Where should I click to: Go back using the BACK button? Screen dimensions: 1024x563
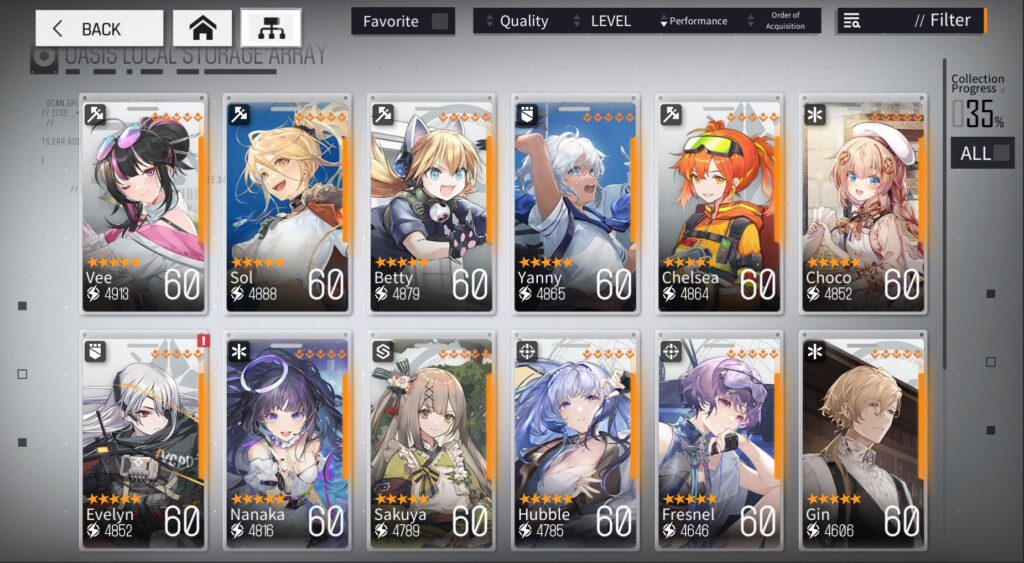(99, 28)
